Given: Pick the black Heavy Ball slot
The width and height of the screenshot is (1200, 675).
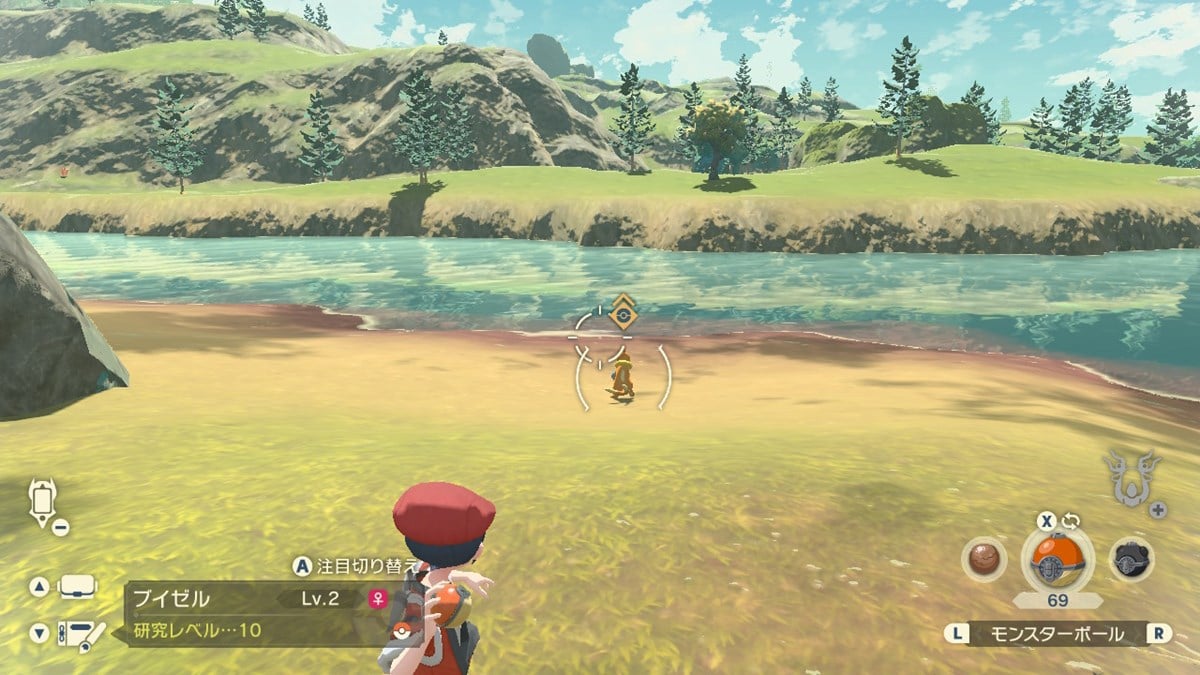Looking at the screenshot, I should [x=1132, y=559].
